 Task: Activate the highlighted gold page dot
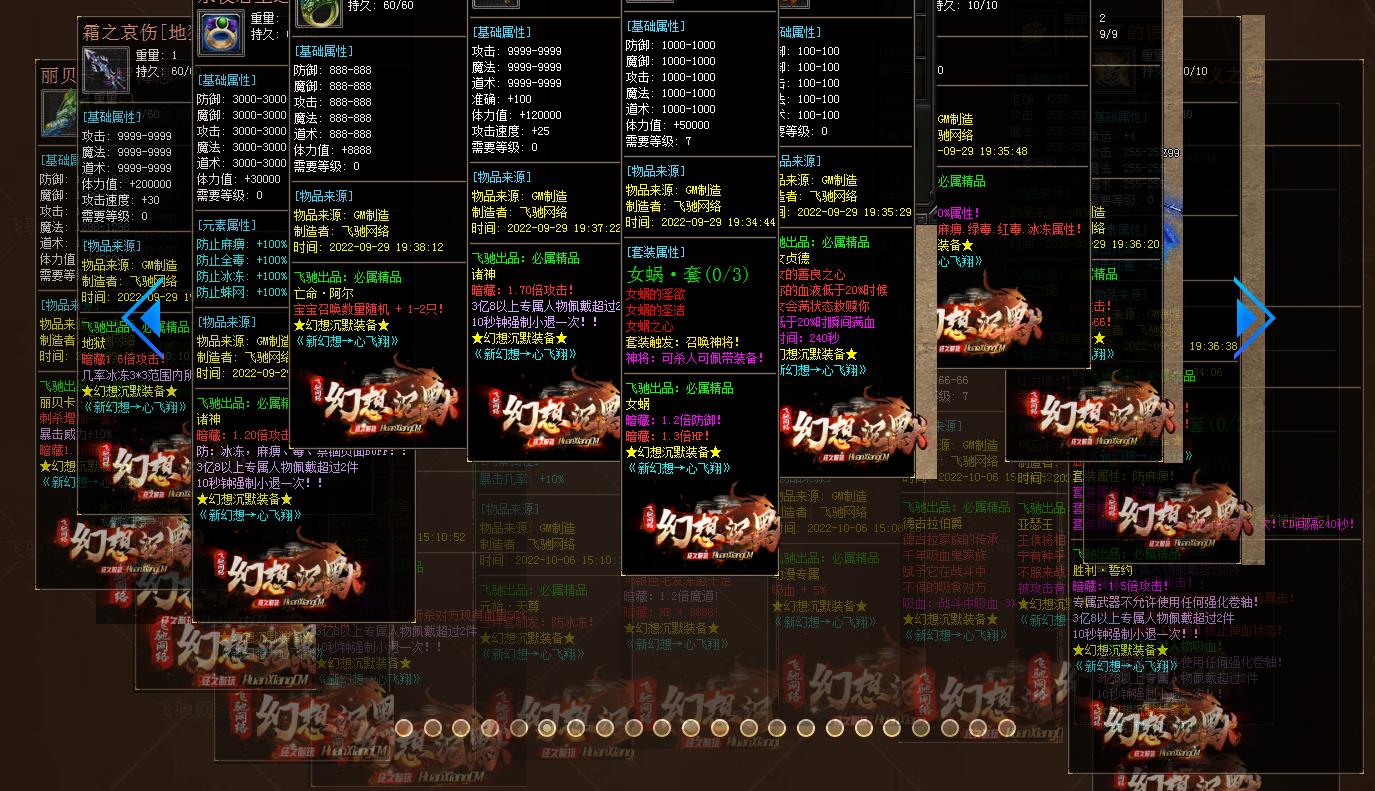[547, 728]
